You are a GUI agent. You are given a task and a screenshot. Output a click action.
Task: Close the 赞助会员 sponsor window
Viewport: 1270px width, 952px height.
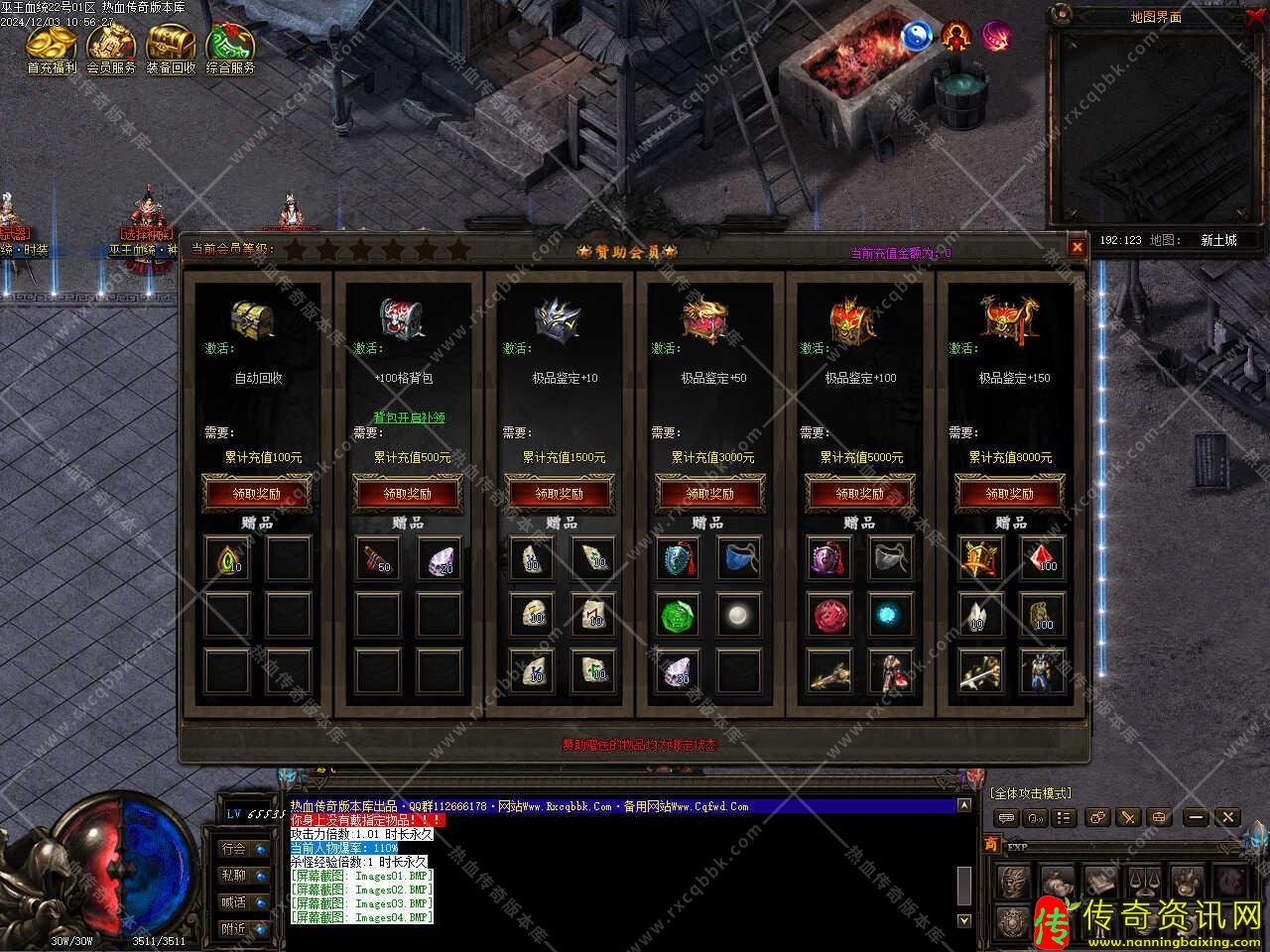(x=1078, y=247)
